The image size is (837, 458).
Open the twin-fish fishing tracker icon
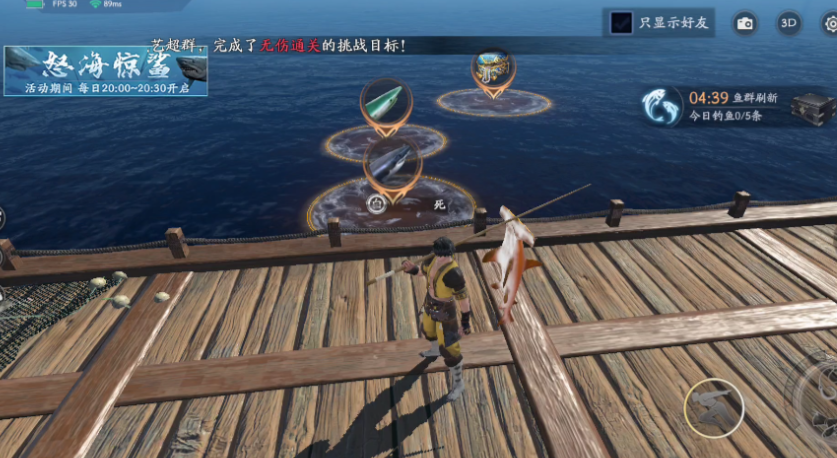pyautogui.click(x=662, y=106)
